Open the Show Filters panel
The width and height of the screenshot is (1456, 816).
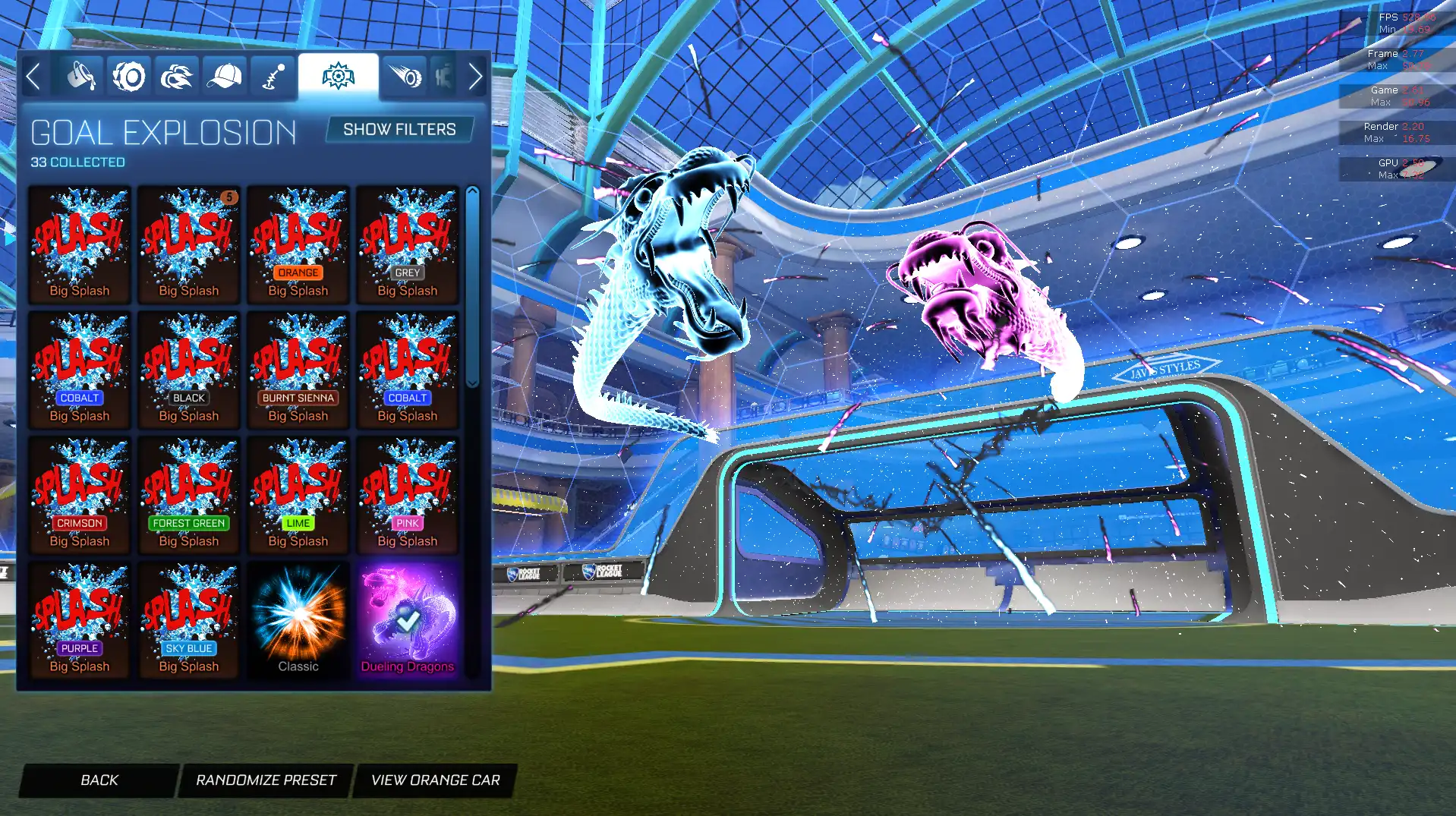coord(399,130)
